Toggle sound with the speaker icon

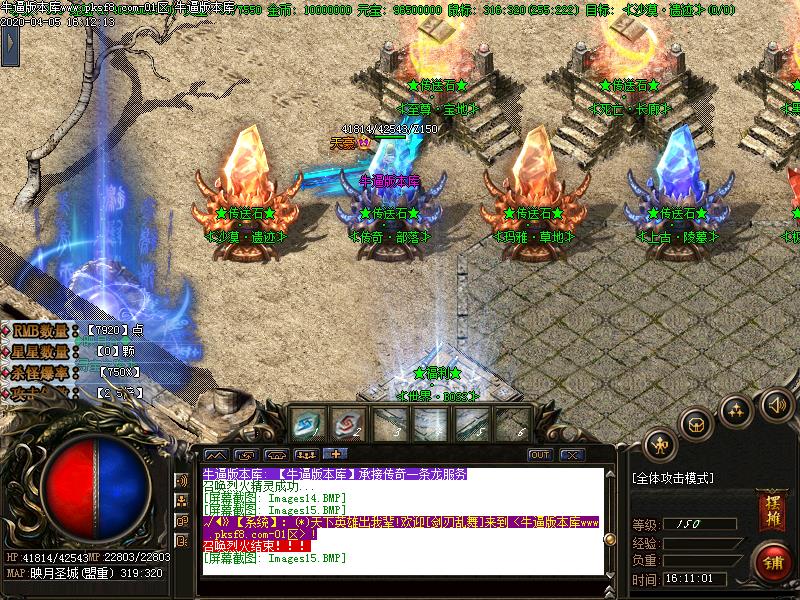tap(775, 405)
